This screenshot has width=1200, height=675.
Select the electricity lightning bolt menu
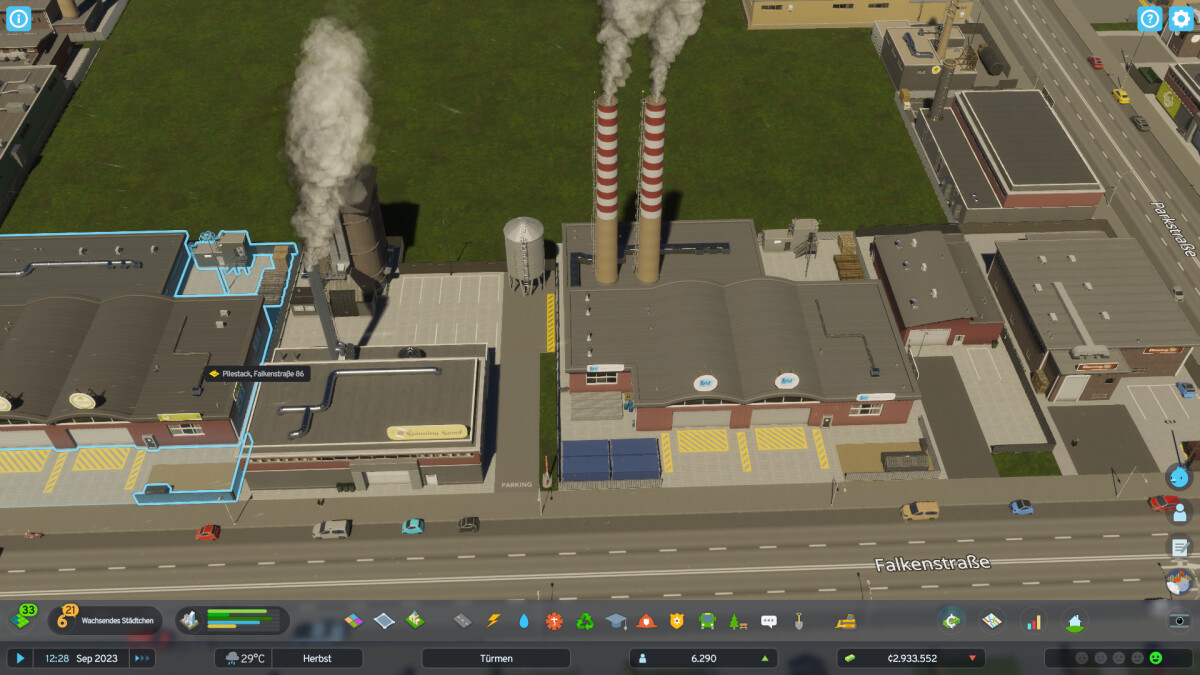(493, 621)
